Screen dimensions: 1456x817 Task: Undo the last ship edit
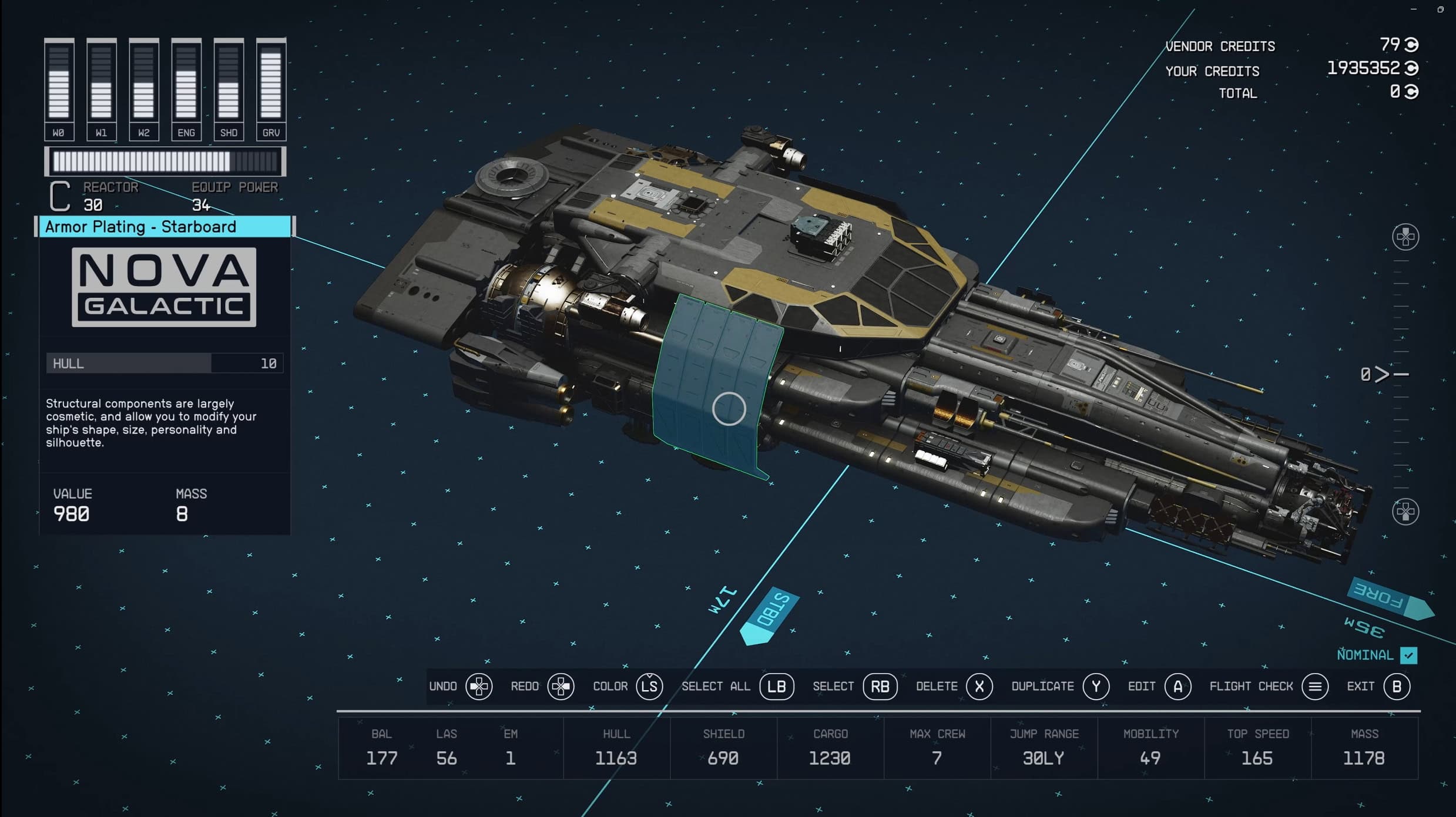pos(479,686)
